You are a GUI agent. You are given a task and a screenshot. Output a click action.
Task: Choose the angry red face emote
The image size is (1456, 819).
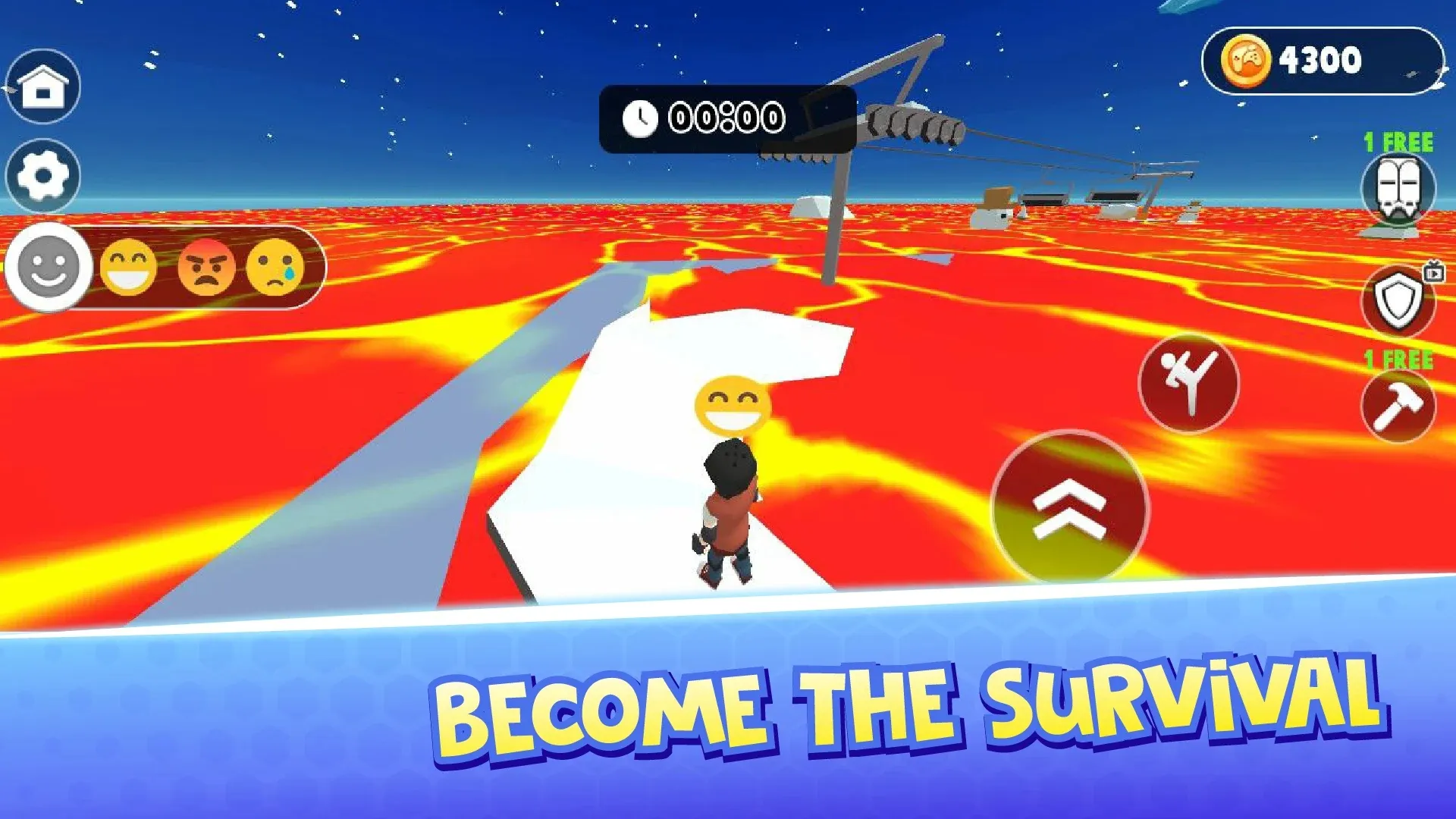coord(206,267)
